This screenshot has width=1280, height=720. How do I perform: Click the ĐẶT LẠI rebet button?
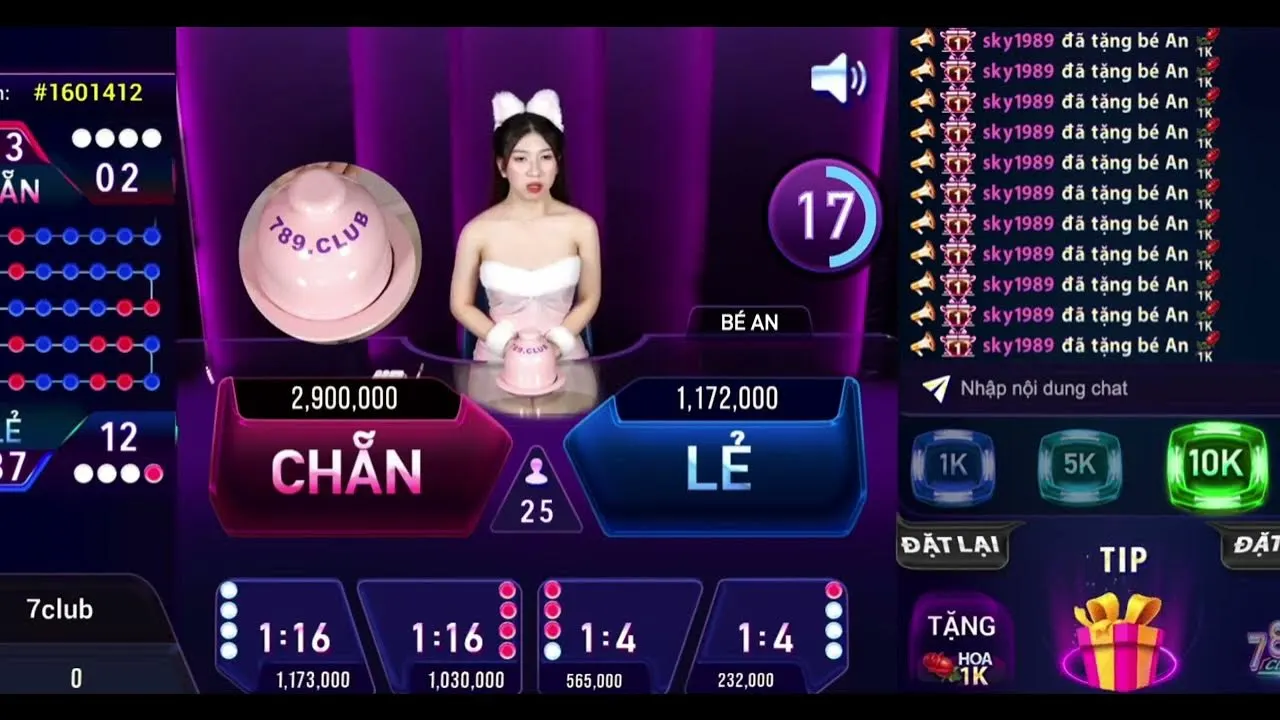click(952, 546)
